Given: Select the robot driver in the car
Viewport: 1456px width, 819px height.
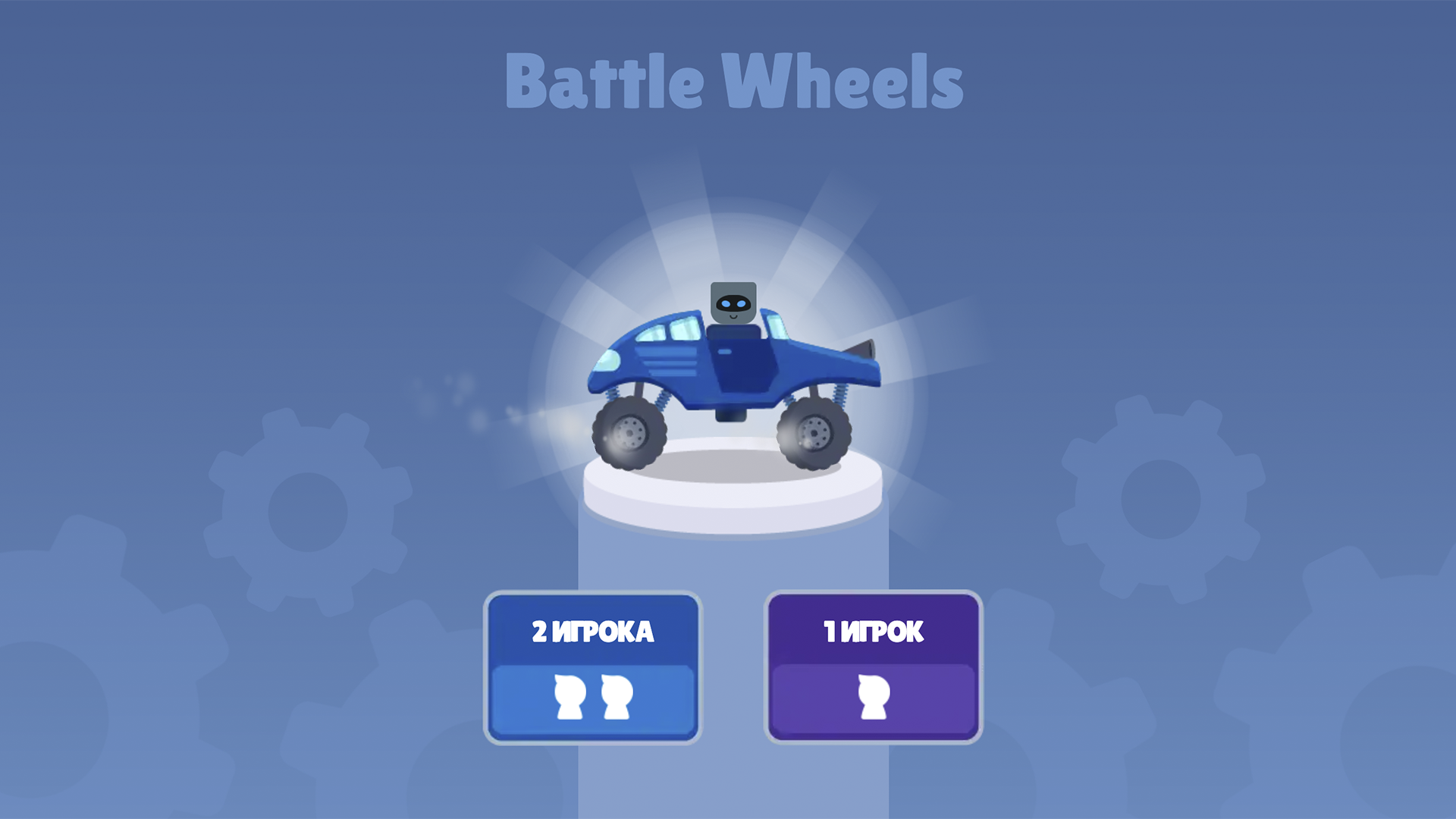Looking at the screenshot, I should (734, 303).
